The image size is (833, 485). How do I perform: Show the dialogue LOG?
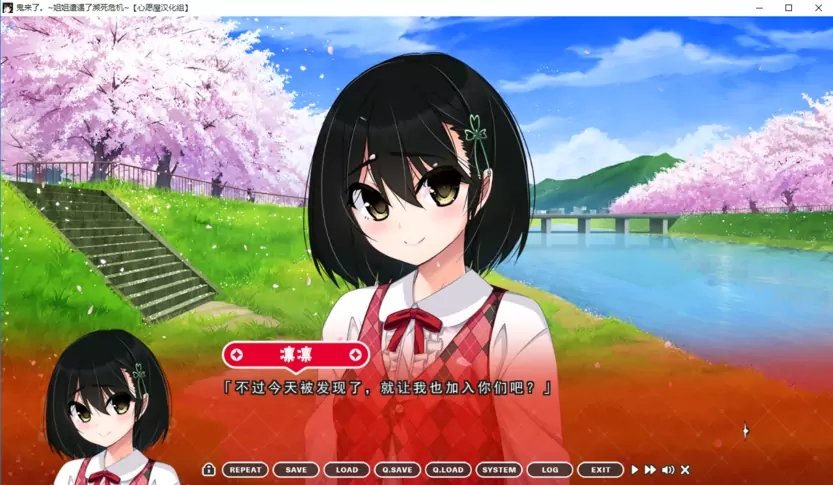pos(550,469)
